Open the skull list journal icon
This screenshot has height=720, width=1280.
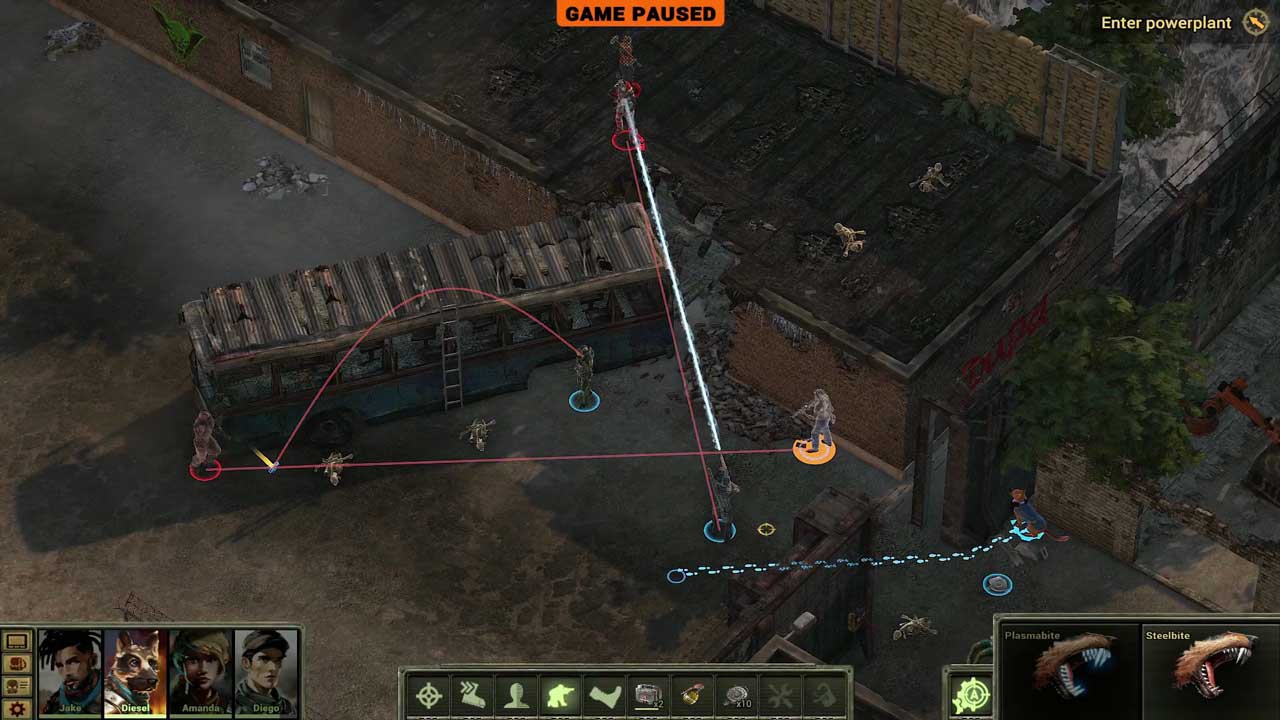(17, 686)
